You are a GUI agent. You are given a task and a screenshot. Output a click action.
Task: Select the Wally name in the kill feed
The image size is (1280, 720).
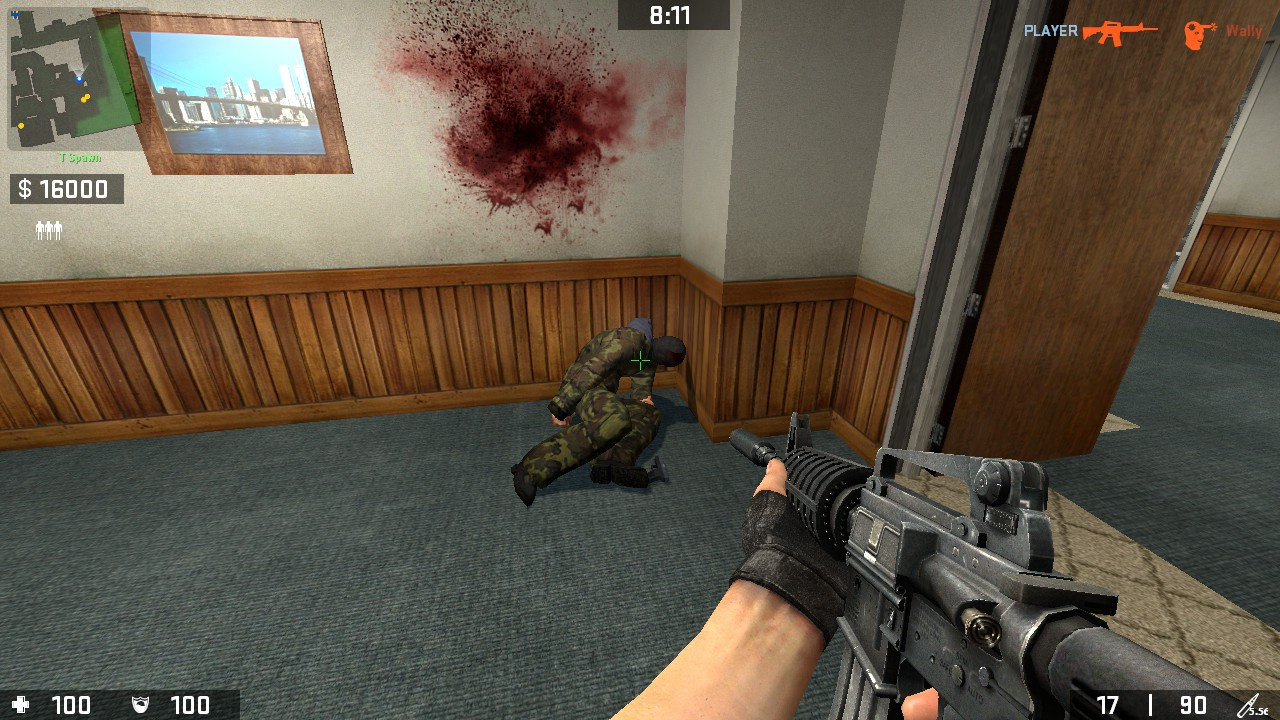click(1244, 31)
